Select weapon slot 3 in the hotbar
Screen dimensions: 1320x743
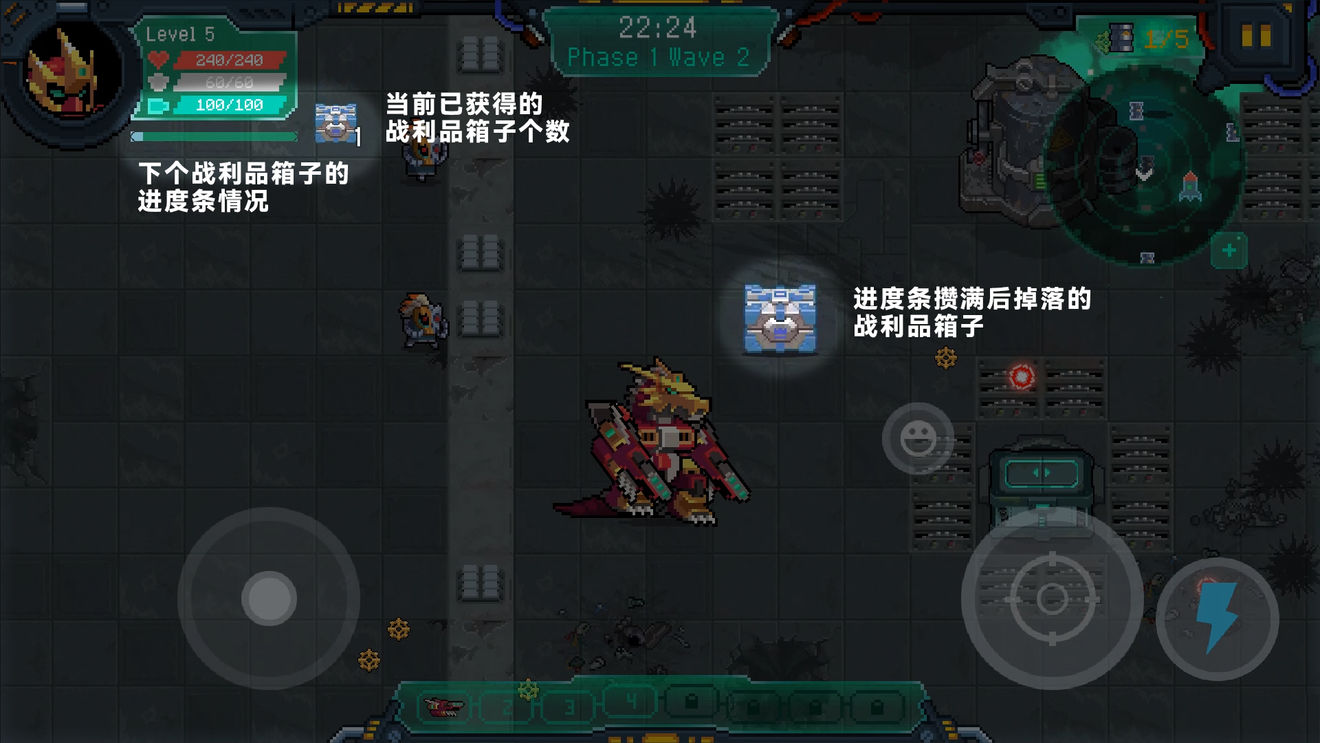570,705
